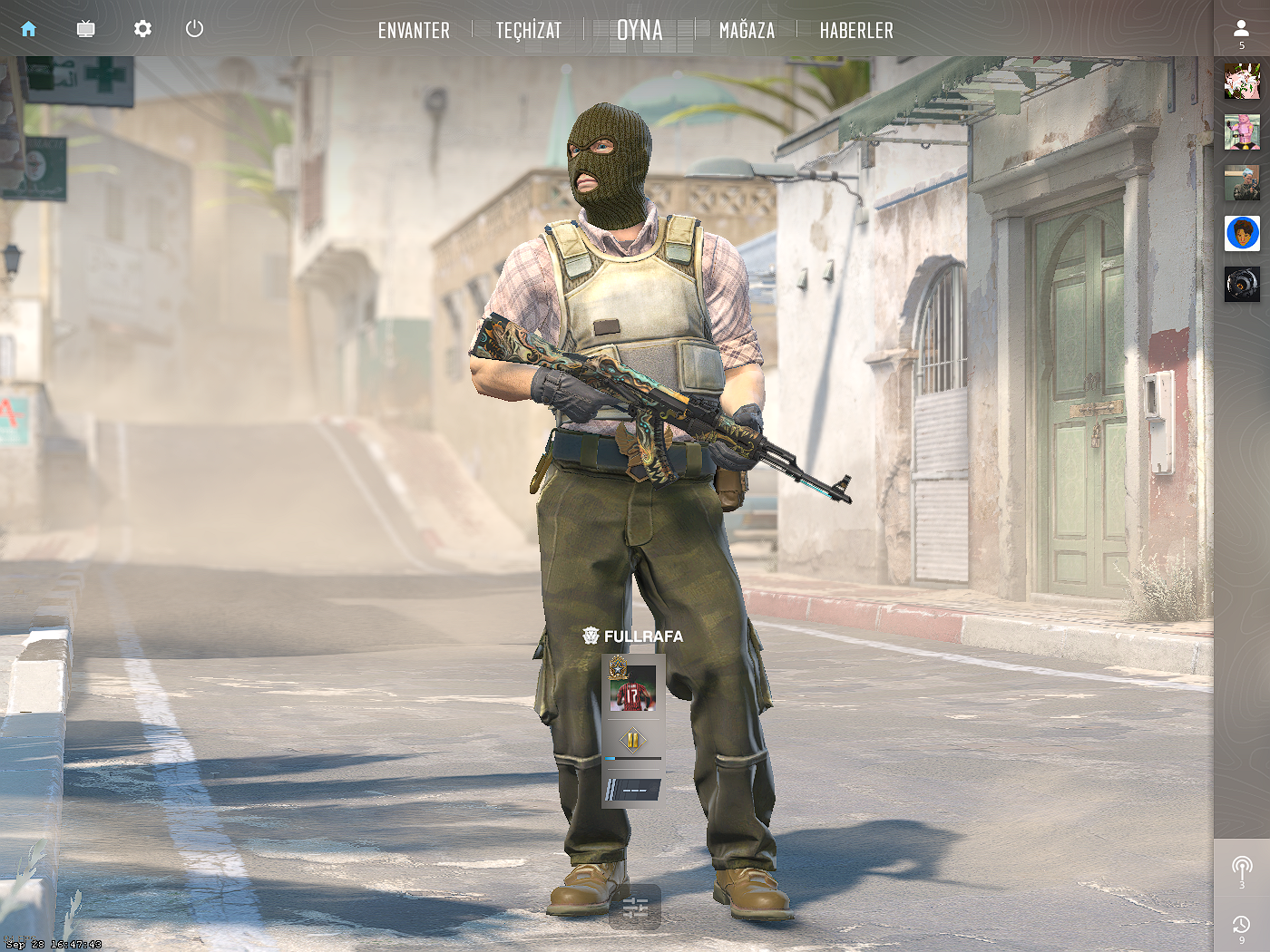Choose the soldier friend avatar
The image size is (1270, 952).
coord(1242,183)
